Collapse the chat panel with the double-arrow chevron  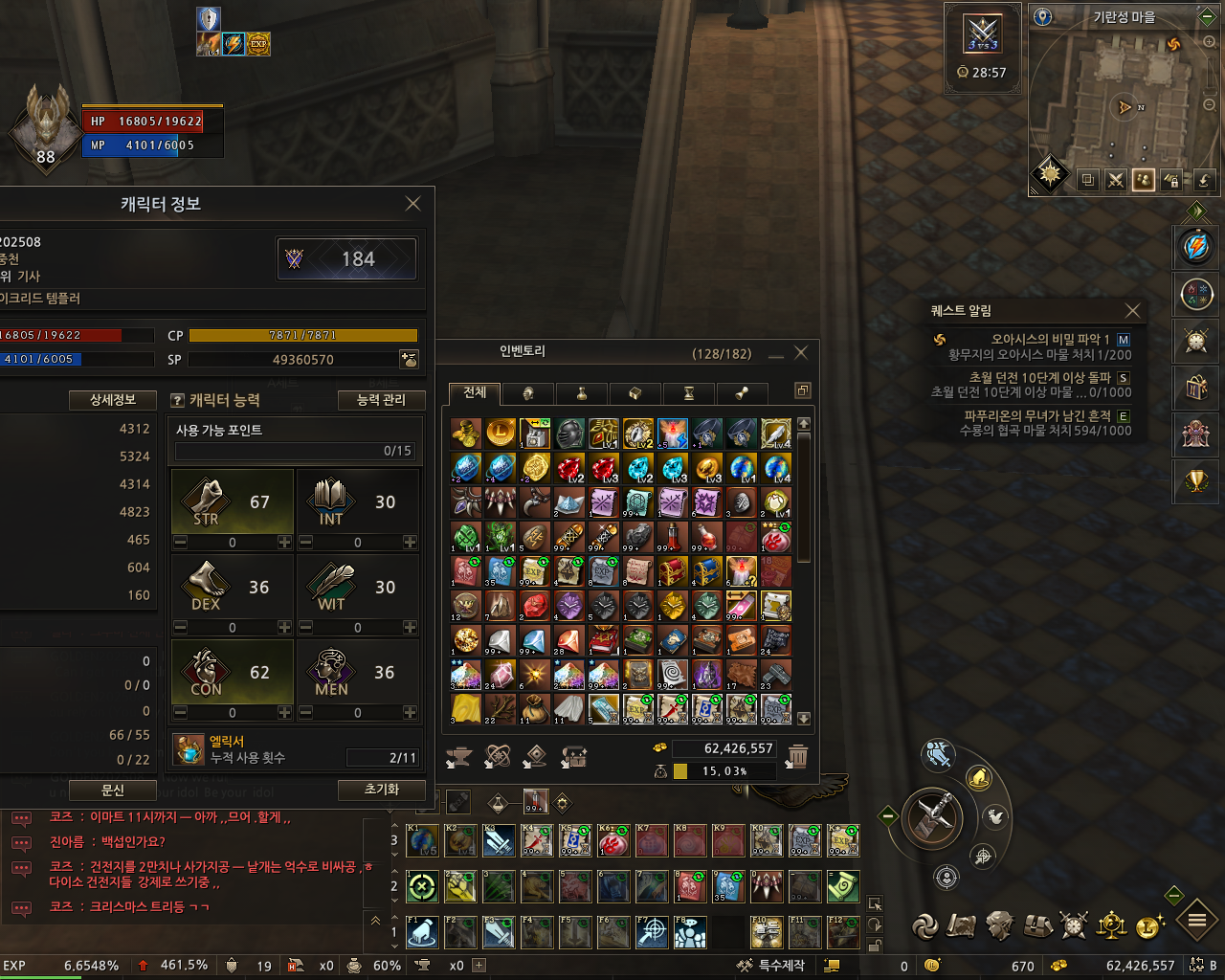tap(373, 919)
